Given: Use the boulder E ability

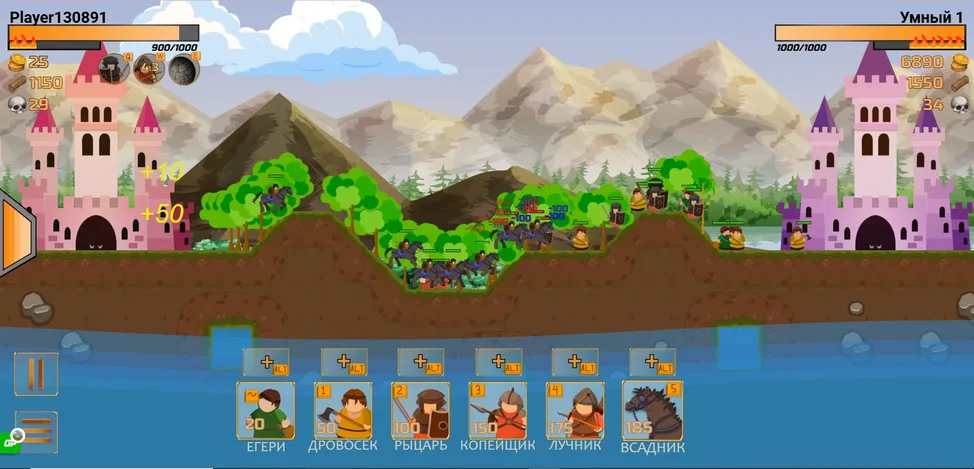Looking at the screenshot, I should 183,70.
